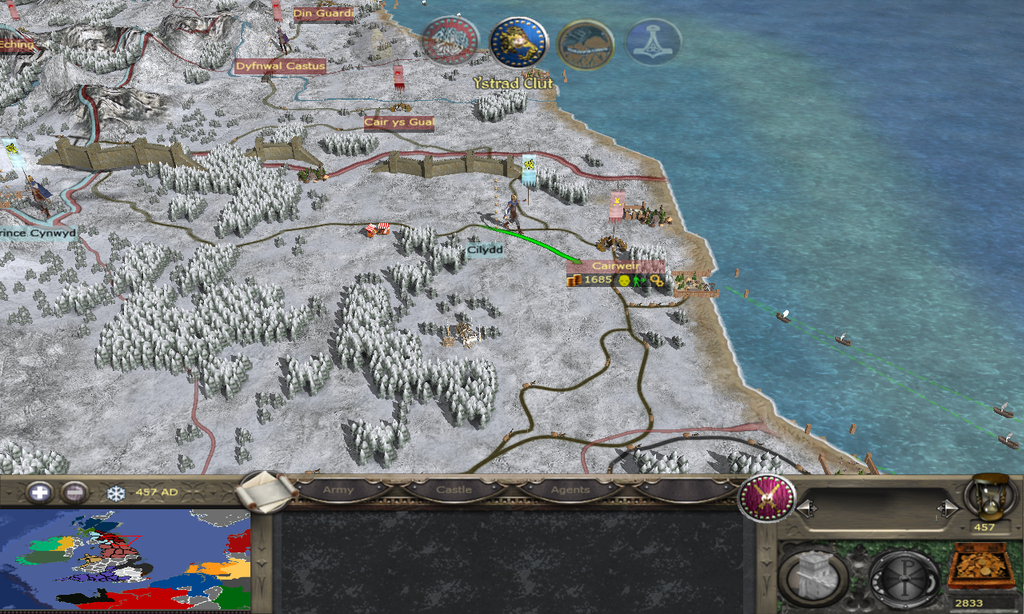This screenshot has width=1024, height=614.
Task: Open the faction shield overview
Action: pos(766,497)
